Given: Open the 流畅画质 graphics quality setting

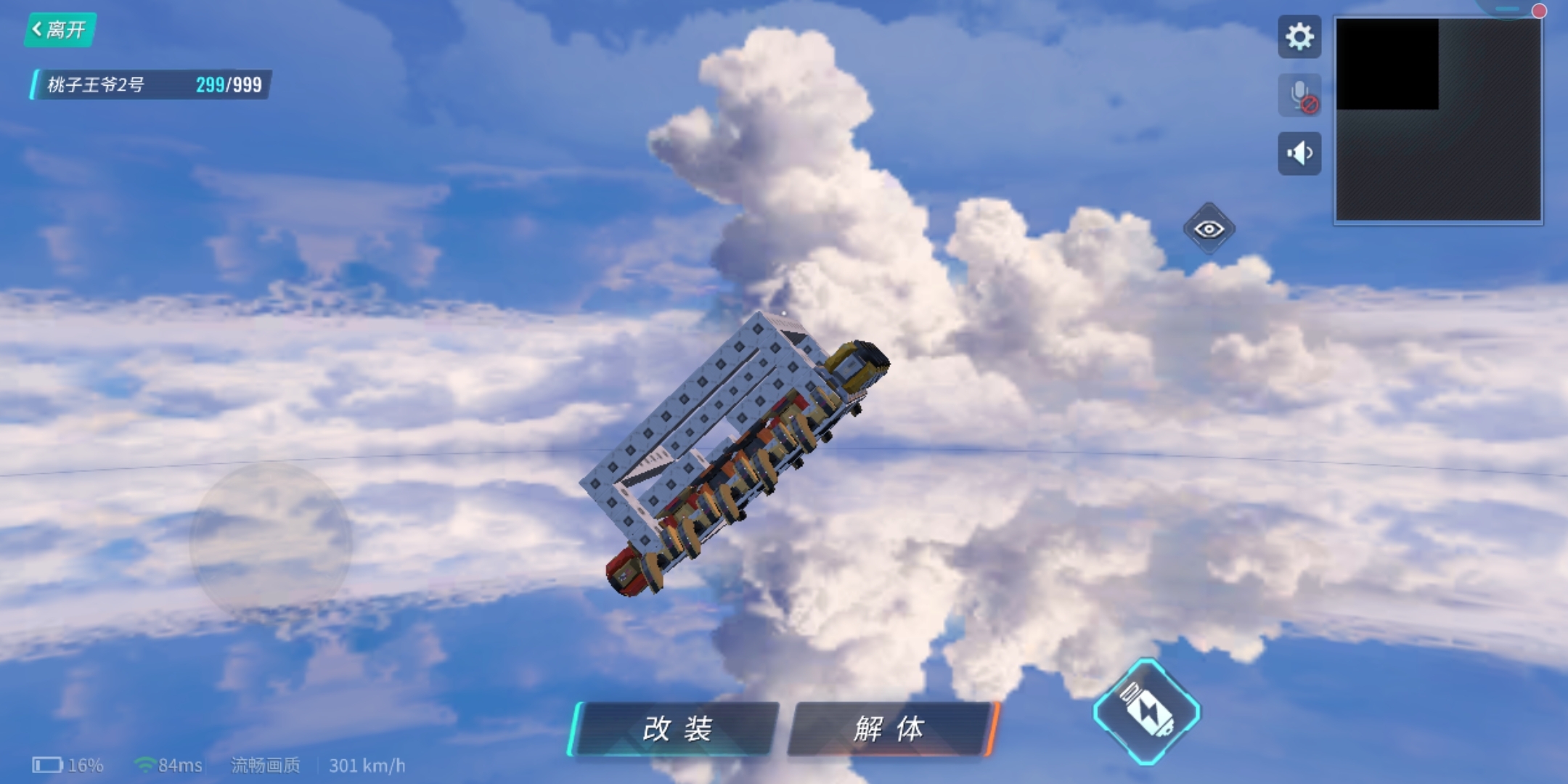Looking at the screenshot, I should click(x=266, y=765).
